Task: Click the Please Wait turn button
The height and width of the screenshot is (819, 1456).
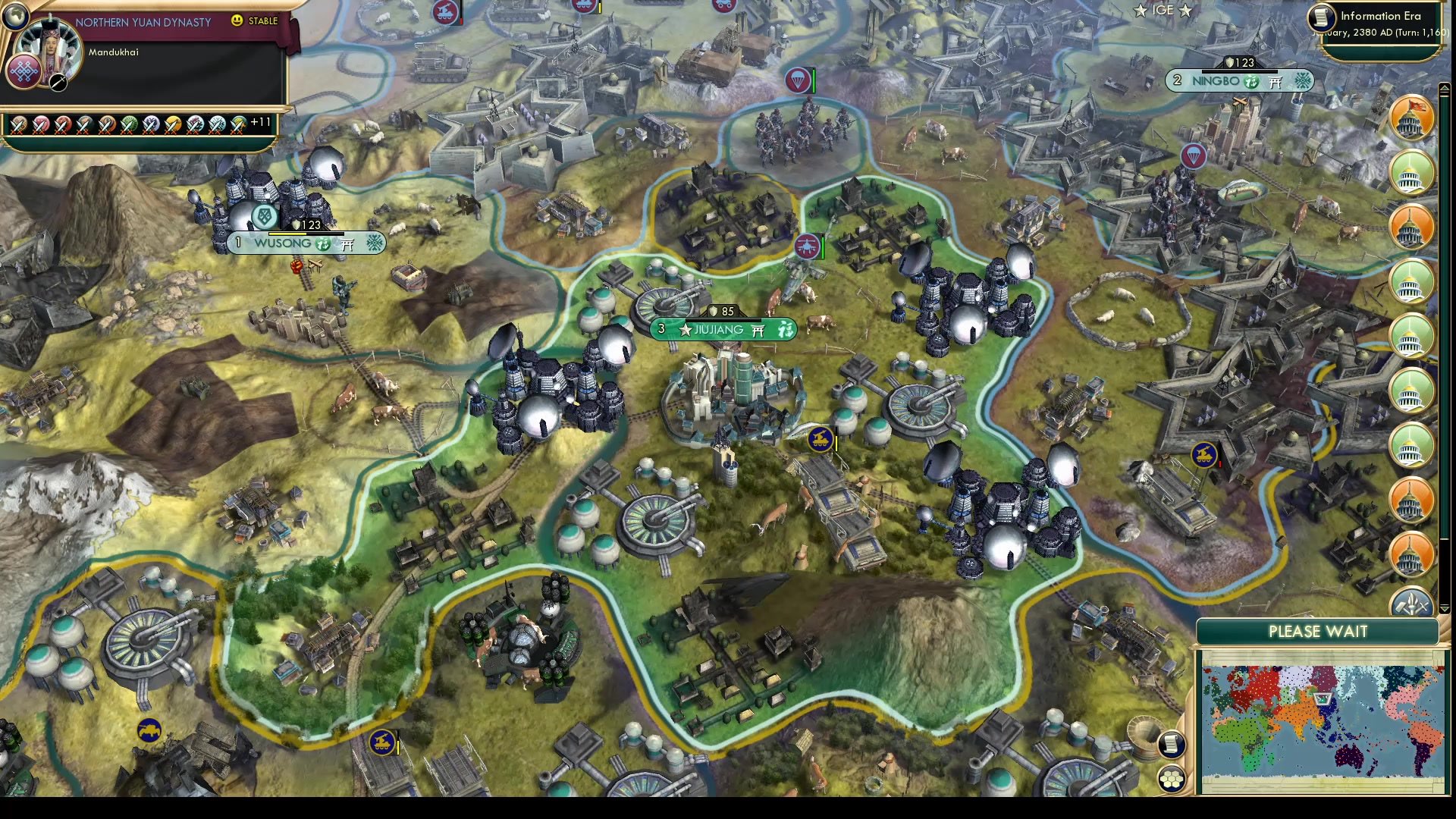Action: click(x=1317, y=632)
